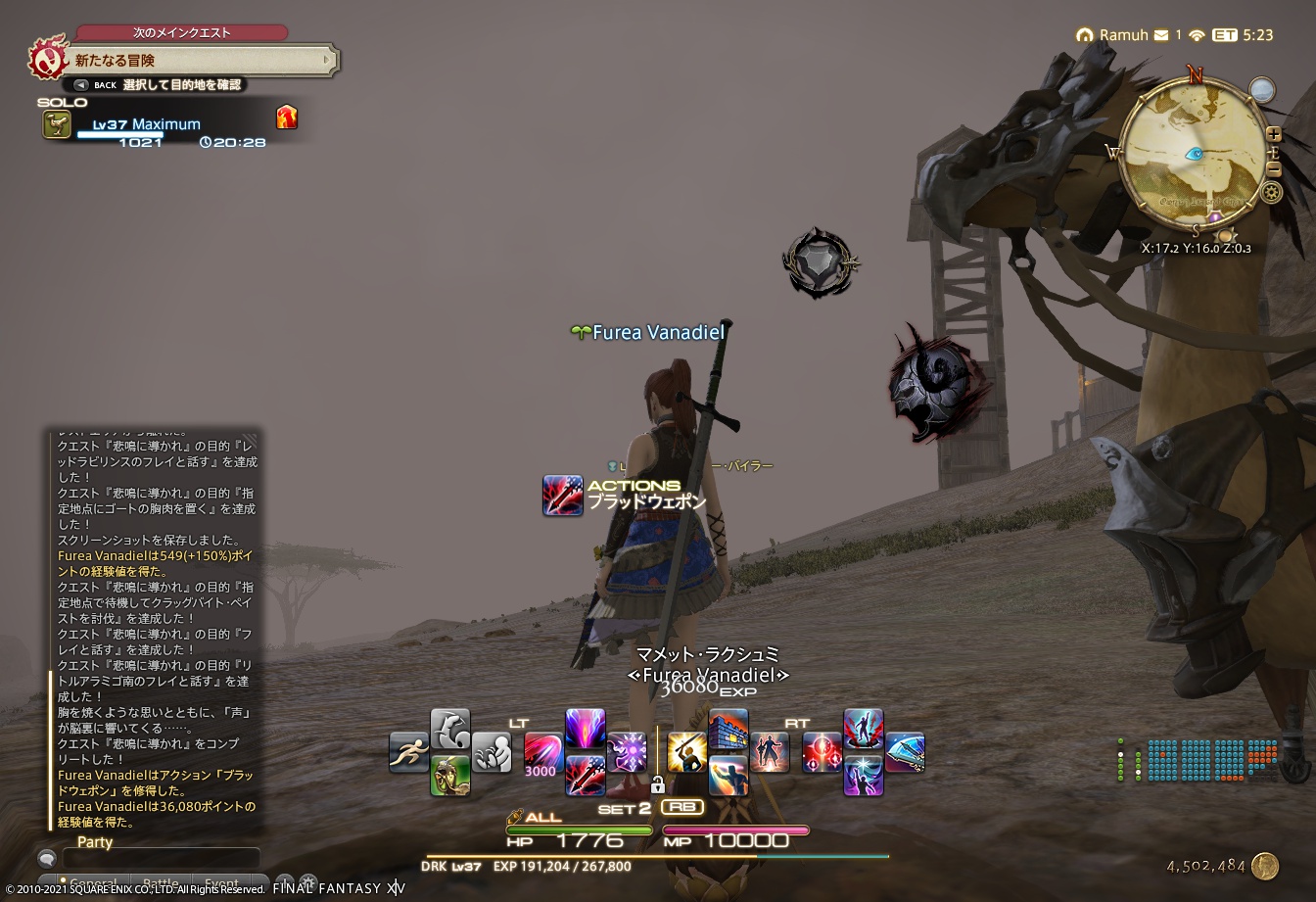Use the golden sword-raising figure ability
This screenshot has height=902, width=1316.
[686, 752]
